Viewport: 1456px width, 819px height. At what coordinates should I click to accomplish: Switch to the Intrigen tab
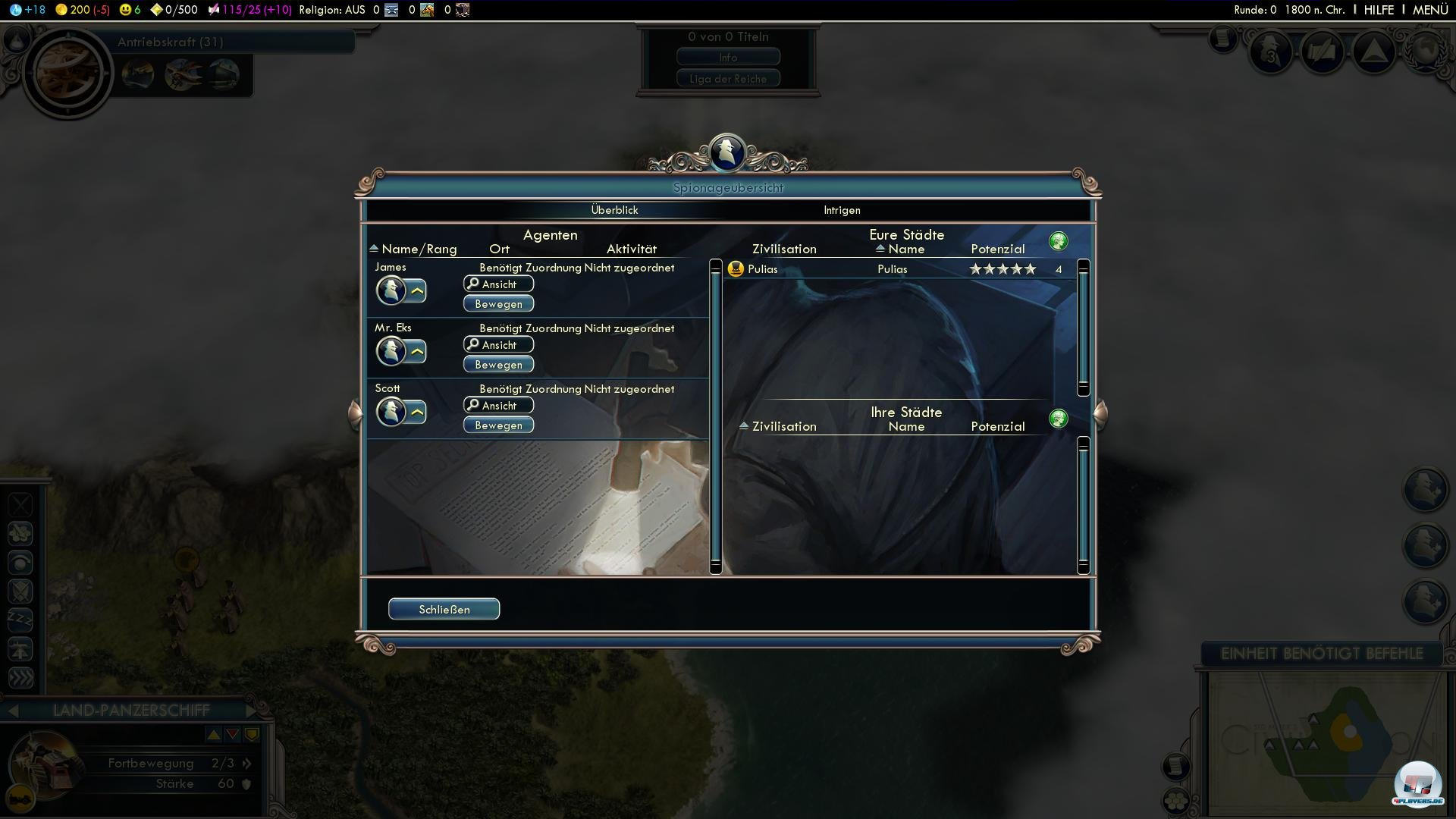pos(842,210)
